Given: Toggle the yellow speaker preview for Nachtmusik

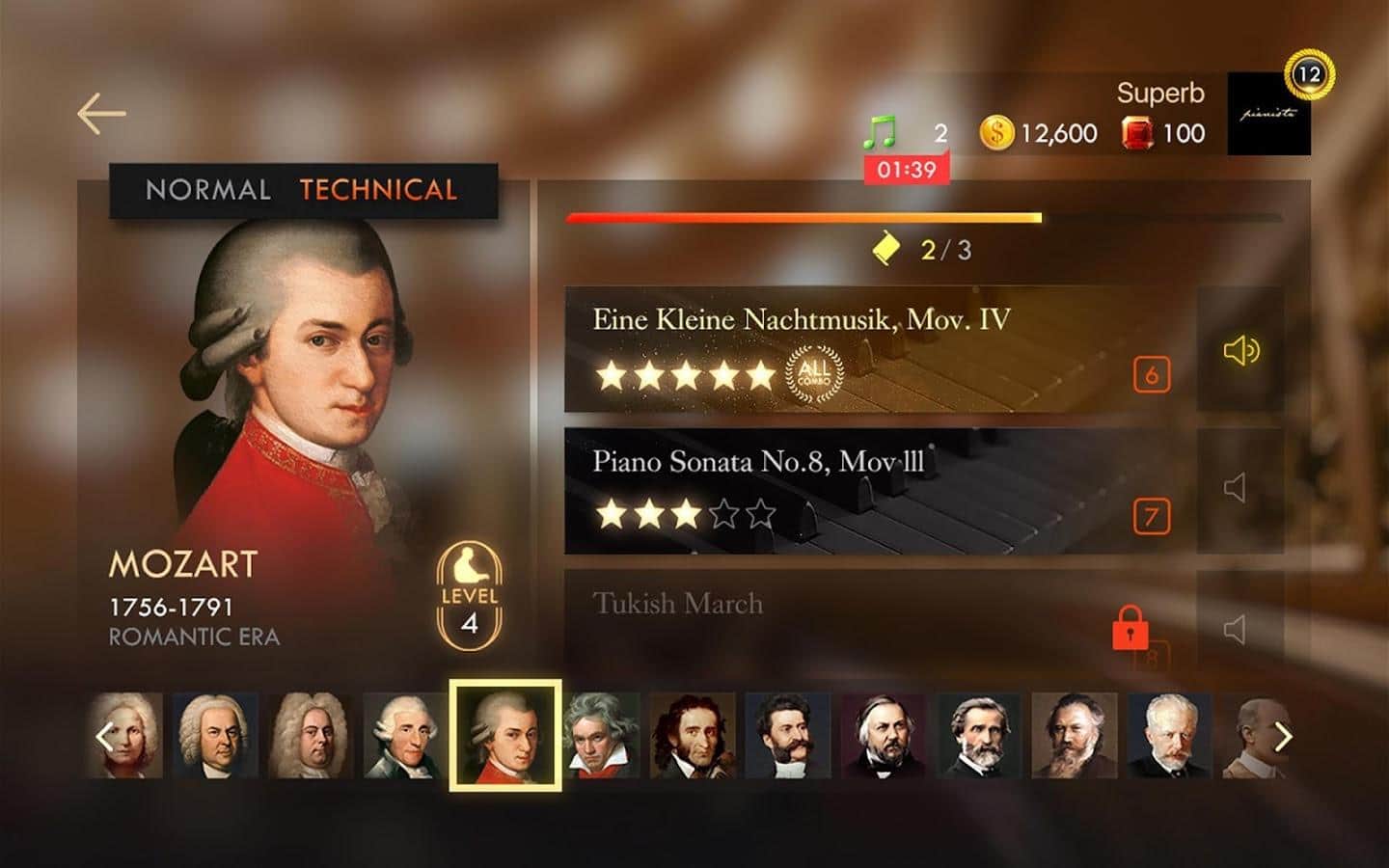Looking at the screenshot, I should point(1240,350).
